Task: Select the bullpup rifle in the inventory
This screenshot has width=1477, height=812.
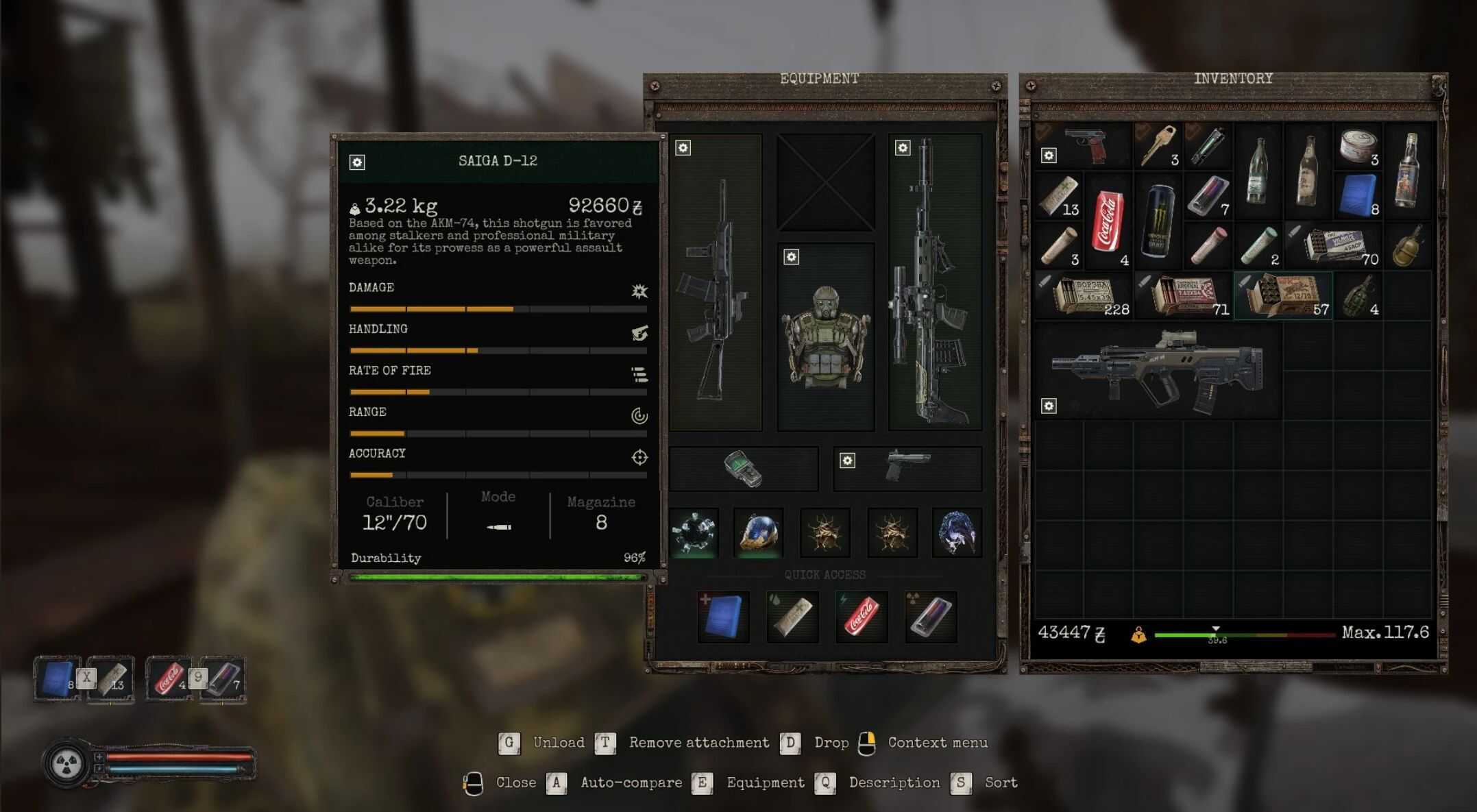Action: point(1158,371)
